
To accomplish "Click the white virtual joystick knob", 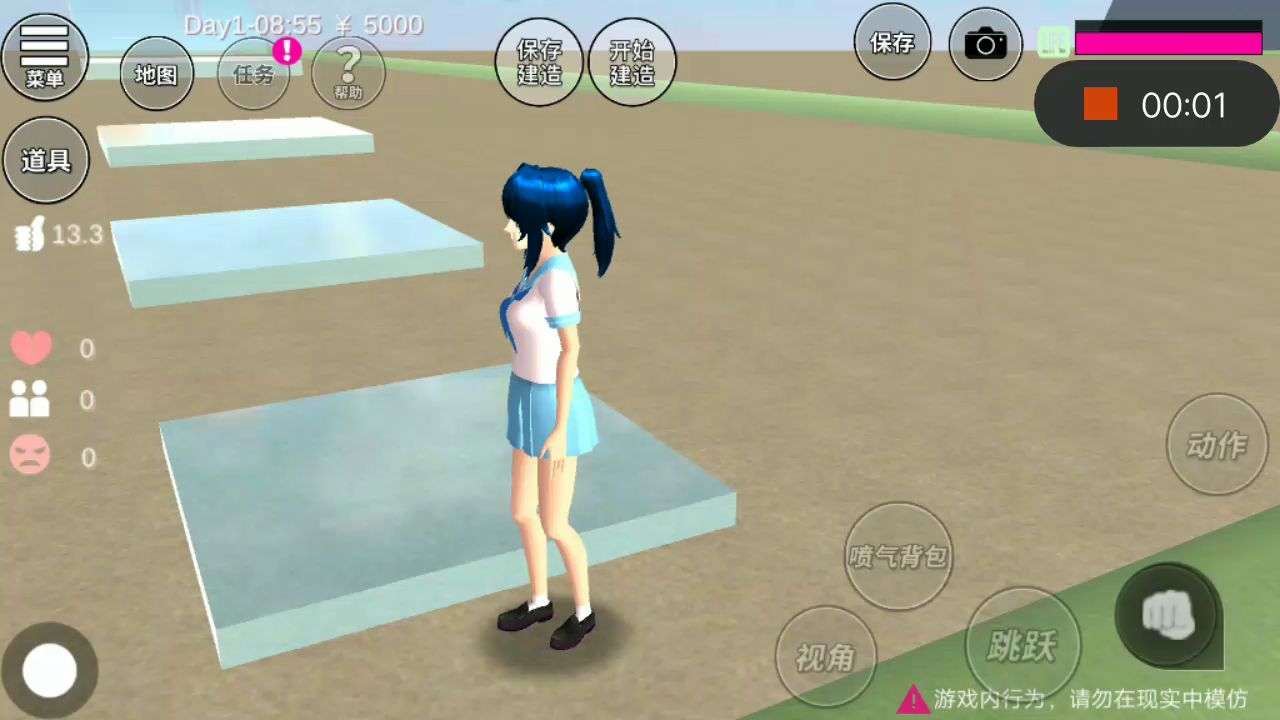I will tap(50, 670).
